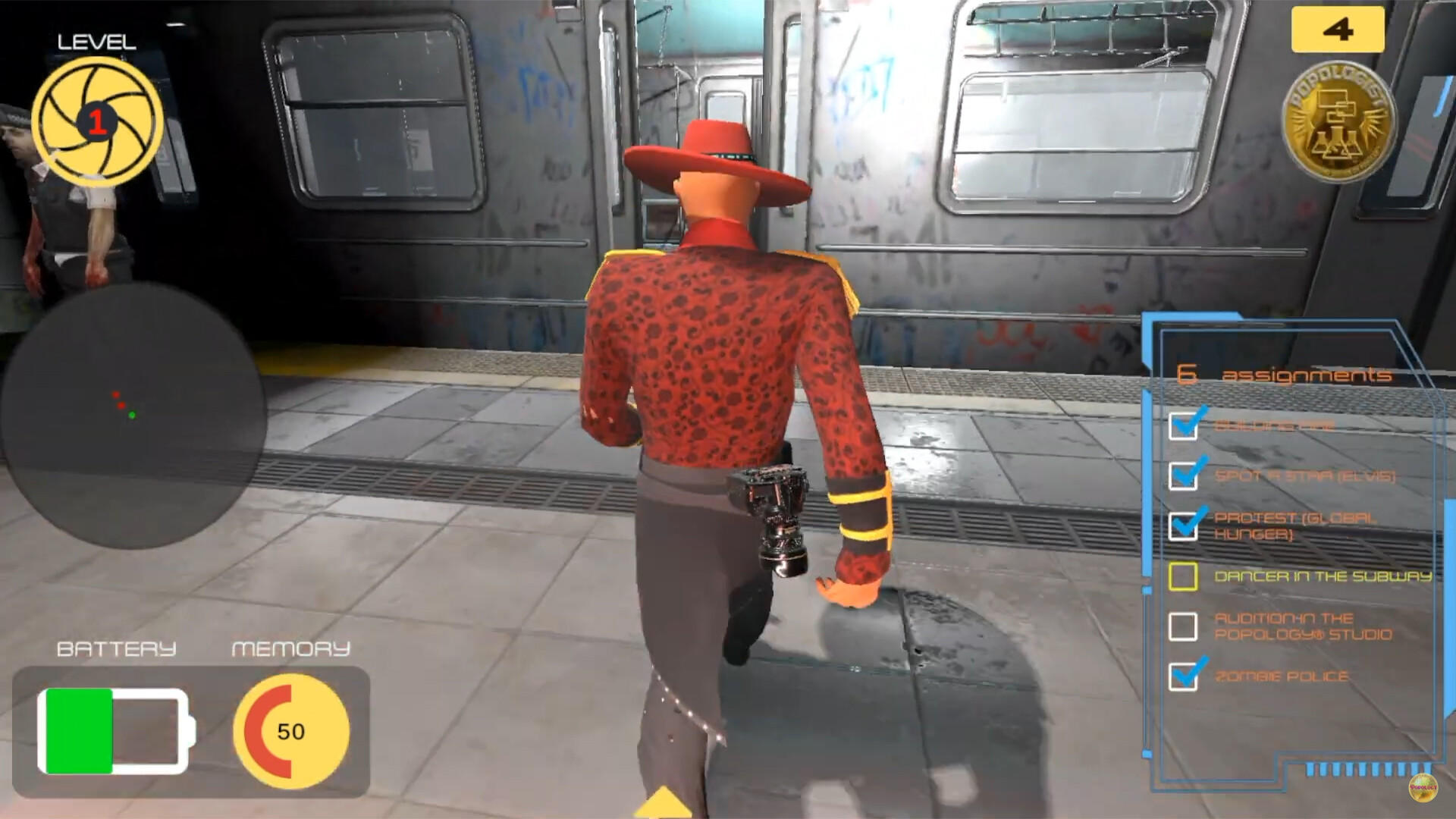This screenshot has height=819, width=1456.
Task: Click the yellow camera shutter Level icon
Action: pos(99,121)
